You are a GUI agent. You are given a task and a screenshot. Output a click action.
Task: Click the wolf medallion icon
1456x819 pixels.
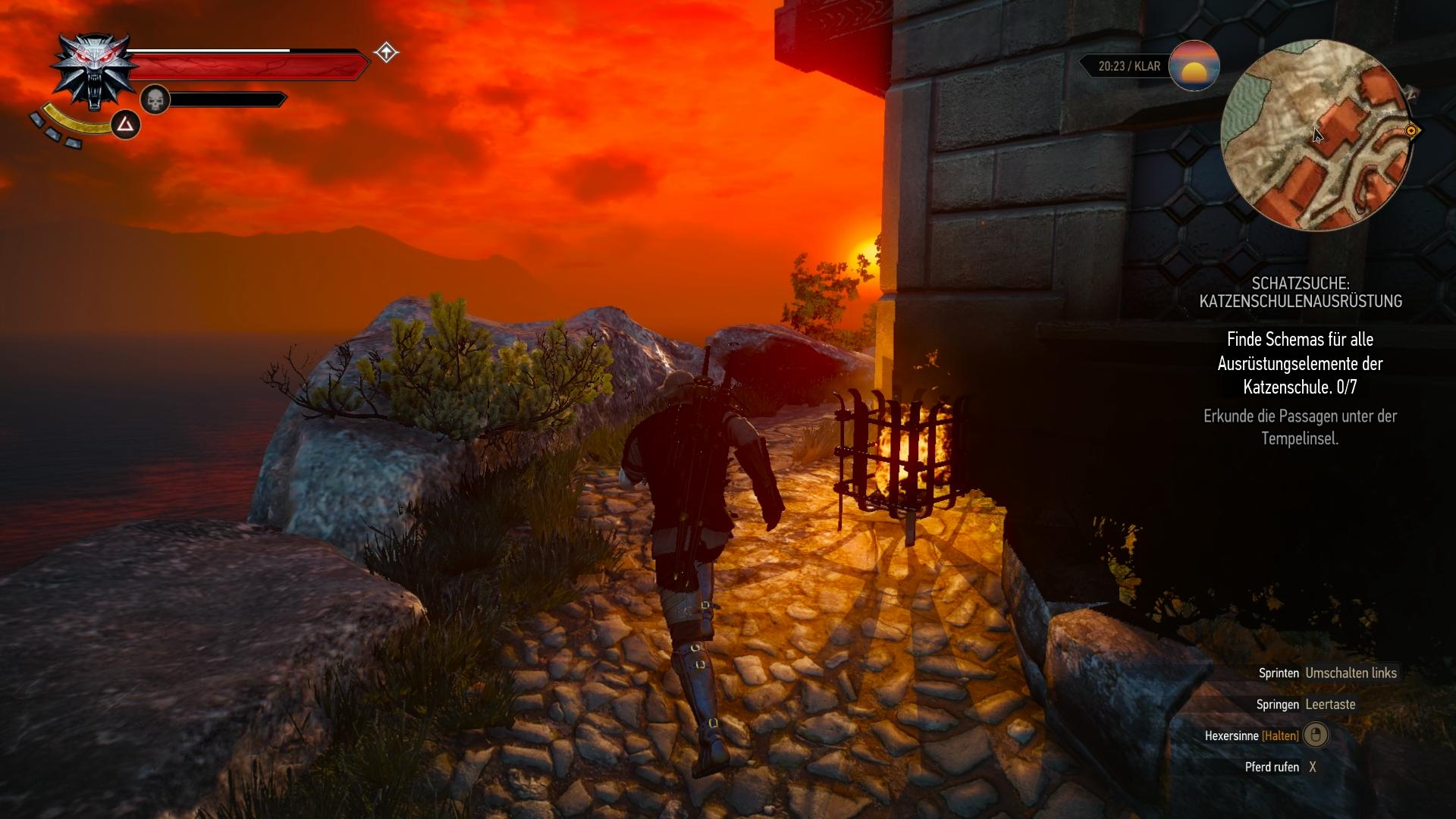point(93,72)
